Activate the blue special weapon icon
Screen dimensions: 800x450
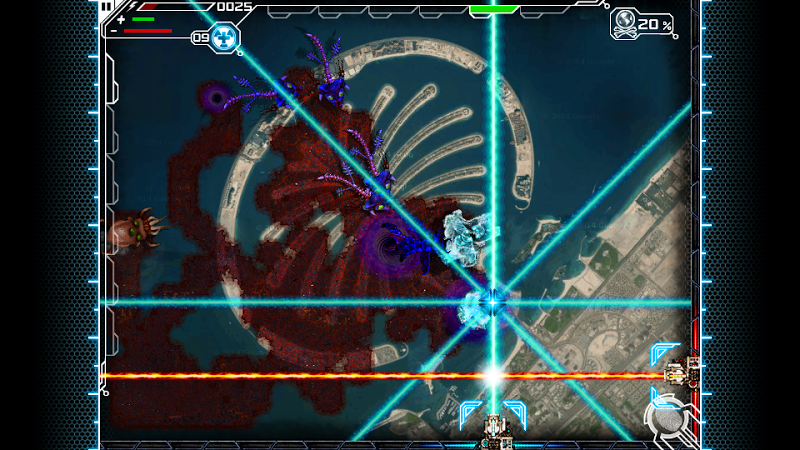pos(224,38)
